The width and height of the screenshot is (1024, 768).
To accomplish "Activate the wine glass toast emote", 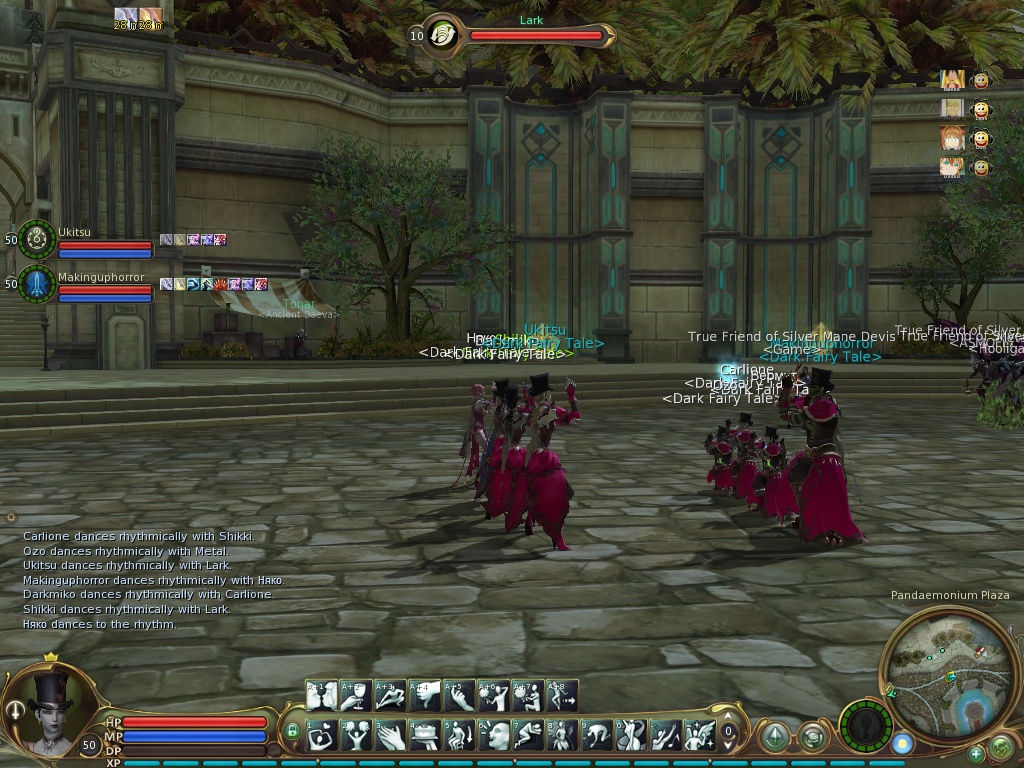I will 354,696.
